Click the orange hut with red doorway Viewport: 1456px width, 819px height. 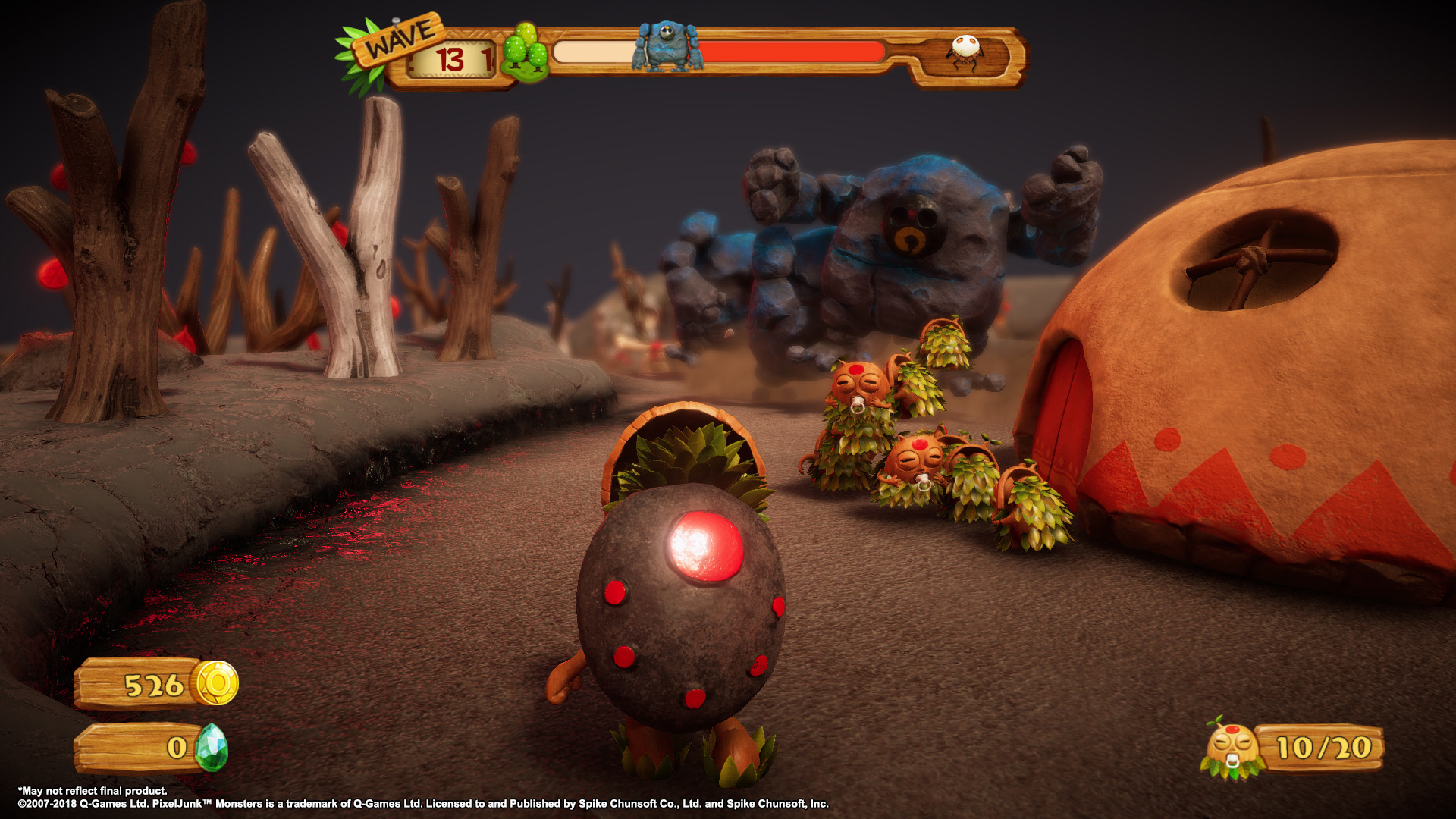pyautogui.click(x=1251, y=379)
